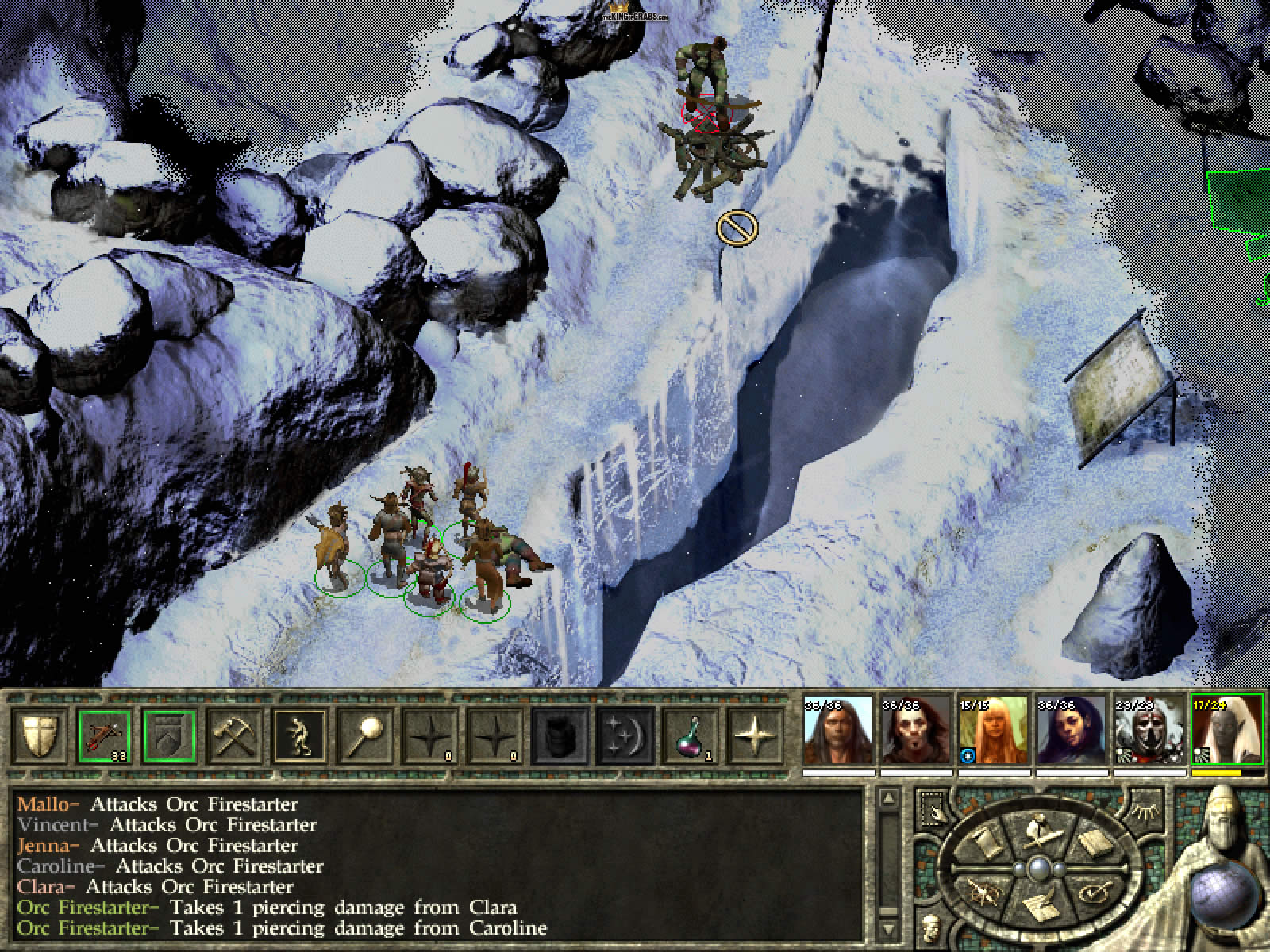Screen dimensions: 1270x952
Task: Click the message log scroll-up arrow
Action: (x=889, y=800)
